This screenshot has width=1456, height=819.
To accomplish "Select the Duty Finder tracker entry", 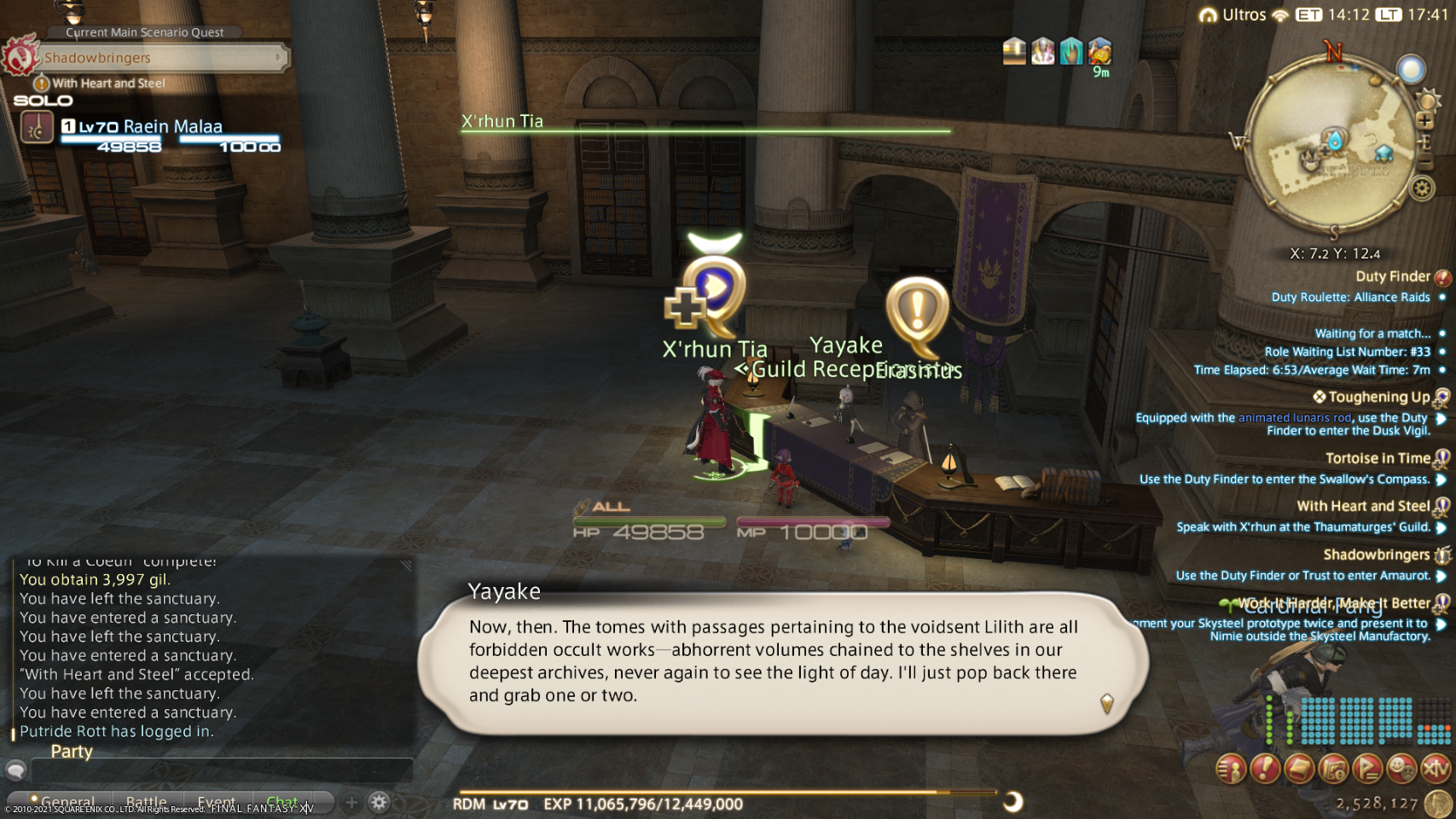I will 1392,276.
